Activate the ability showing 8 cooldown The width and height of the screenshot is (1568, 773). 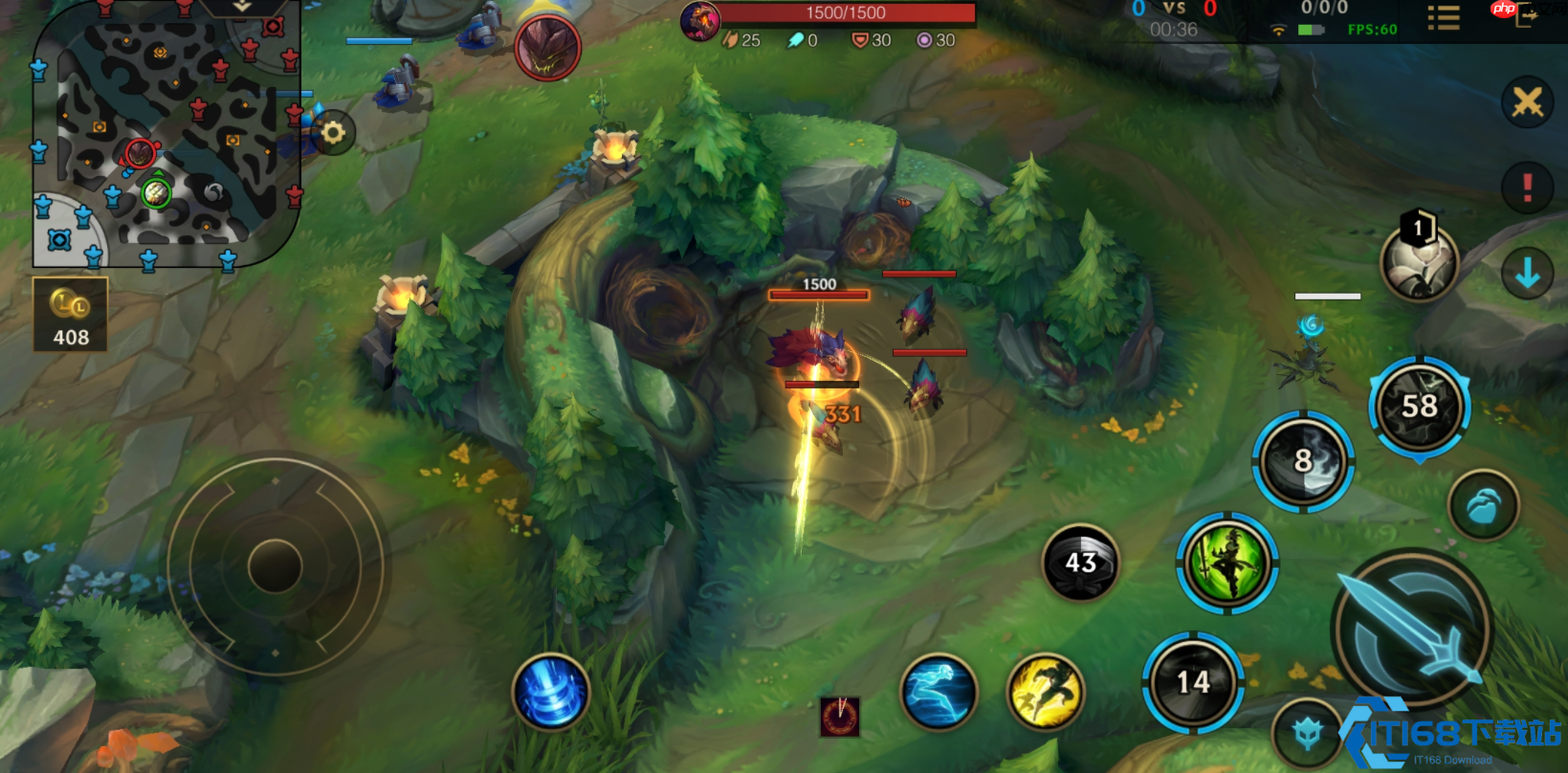pyautogui.click(x=1303, y=462)
